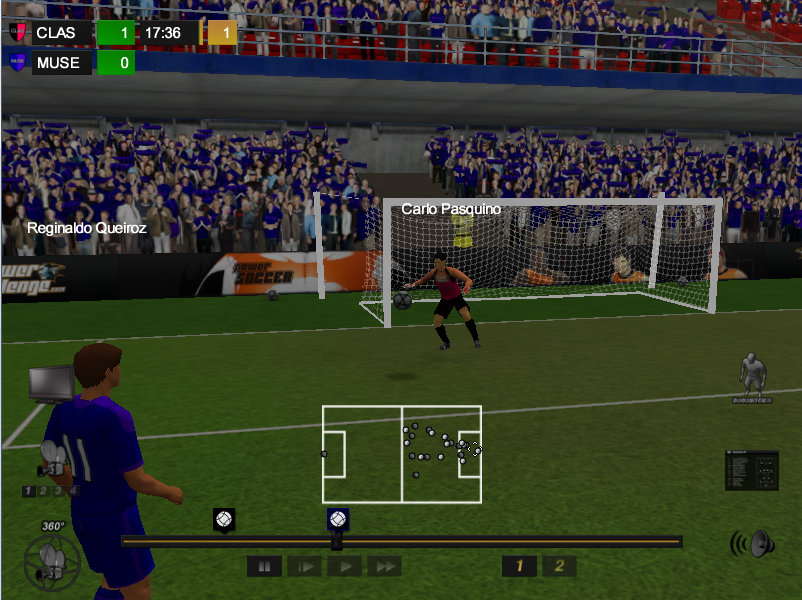Toggle the sound speaker icon
This screenshot has height=600, width=802.
pyautogui.click(x=753, y=544)
